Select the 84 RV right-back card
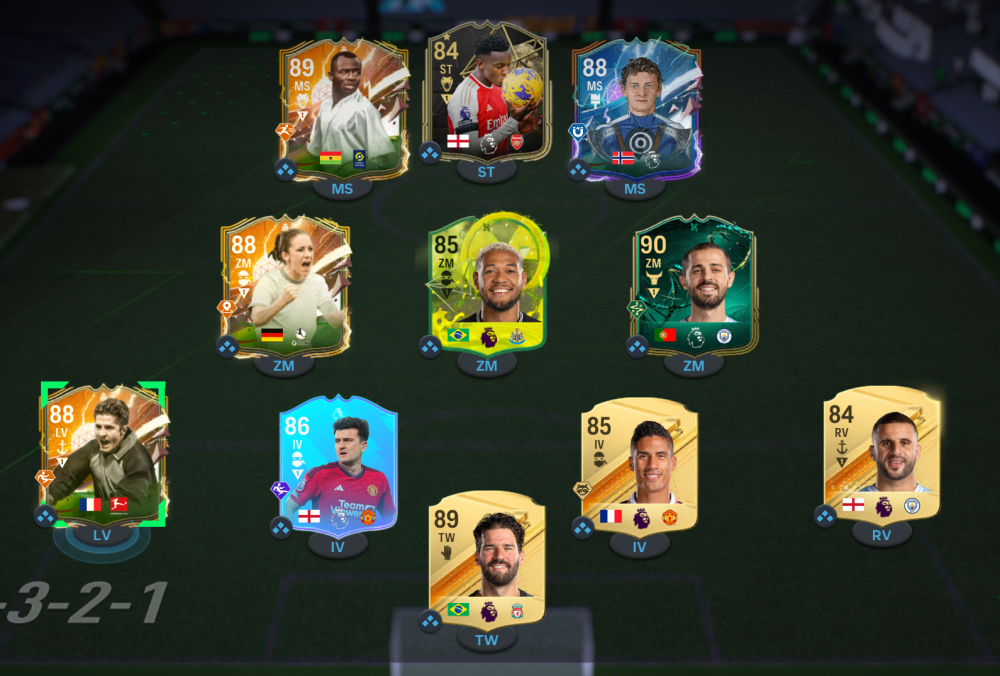 (x=881, y=456)
